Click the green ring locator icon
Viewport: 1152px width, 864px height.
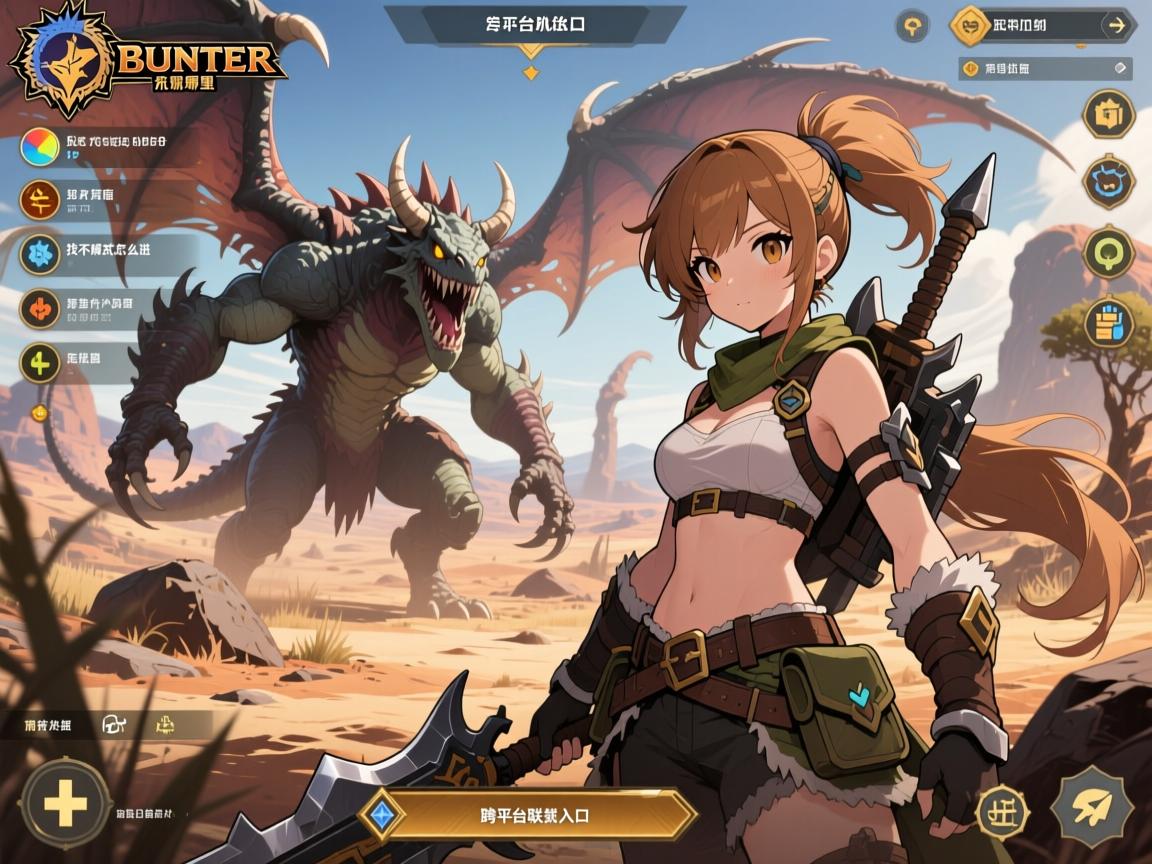point(1108,252)
